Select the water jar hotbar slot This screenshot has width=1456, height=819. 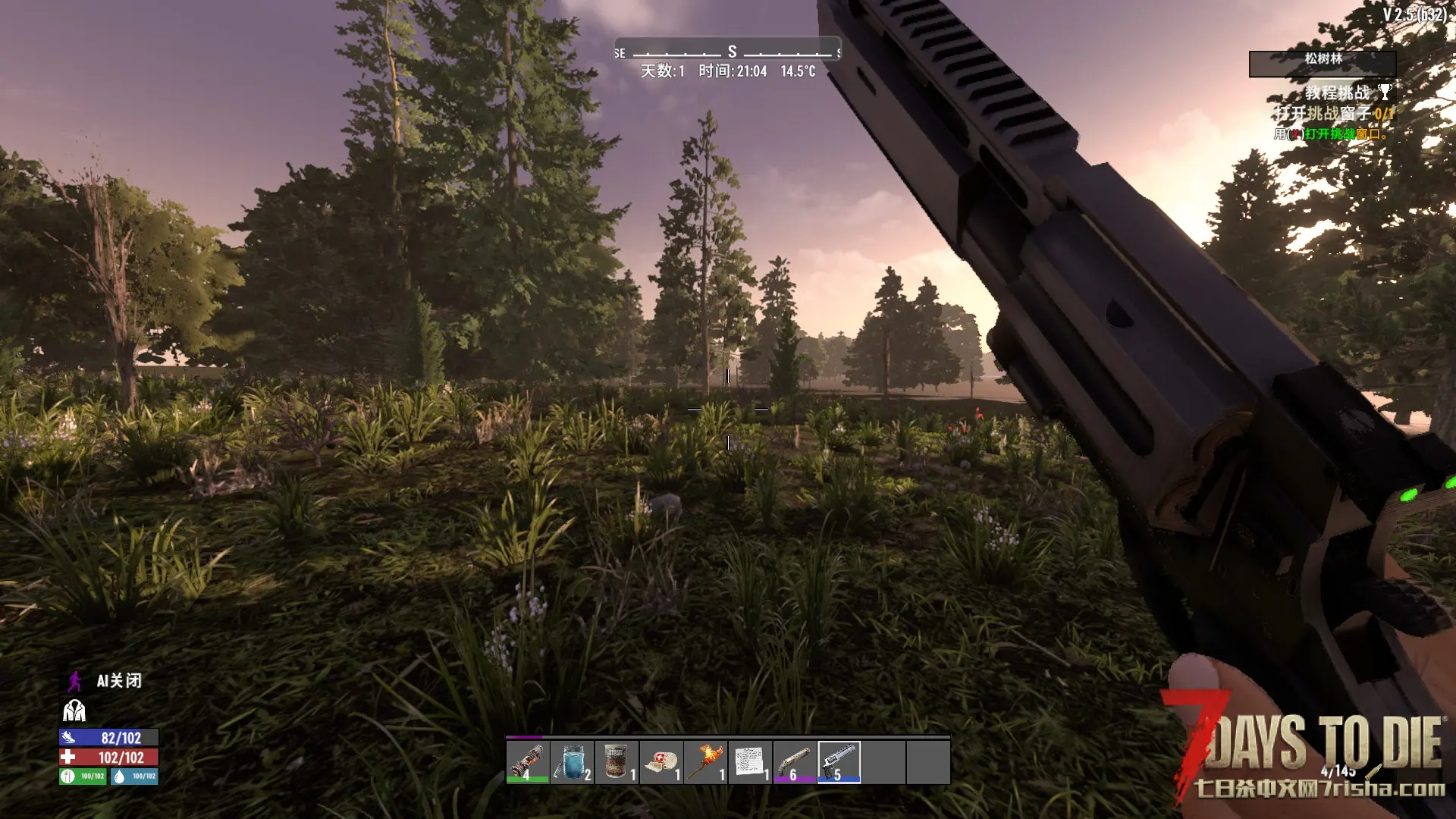pos(572,761)
